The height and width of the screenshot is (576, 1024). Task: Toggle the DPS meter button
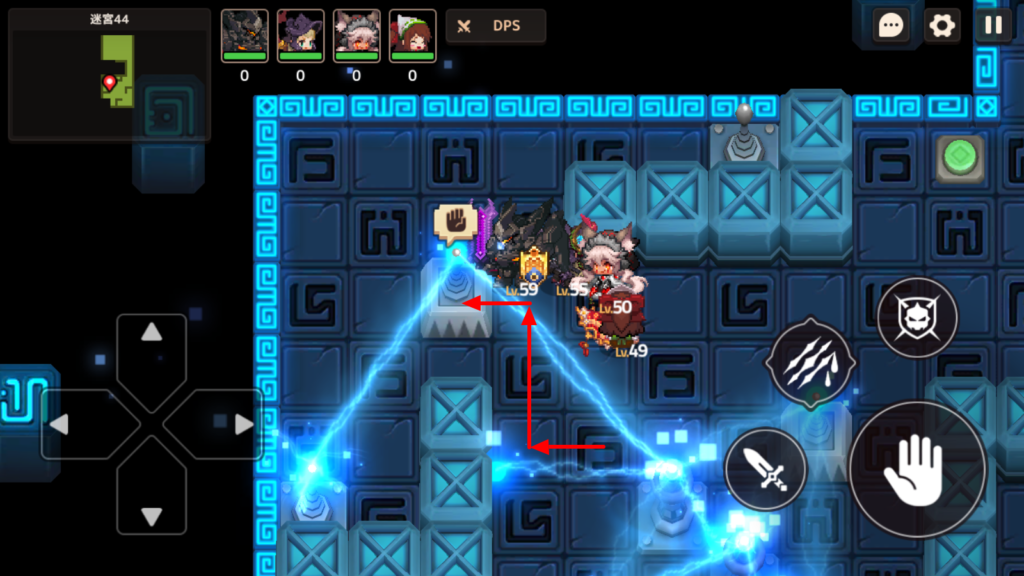(x=496, y=26)
